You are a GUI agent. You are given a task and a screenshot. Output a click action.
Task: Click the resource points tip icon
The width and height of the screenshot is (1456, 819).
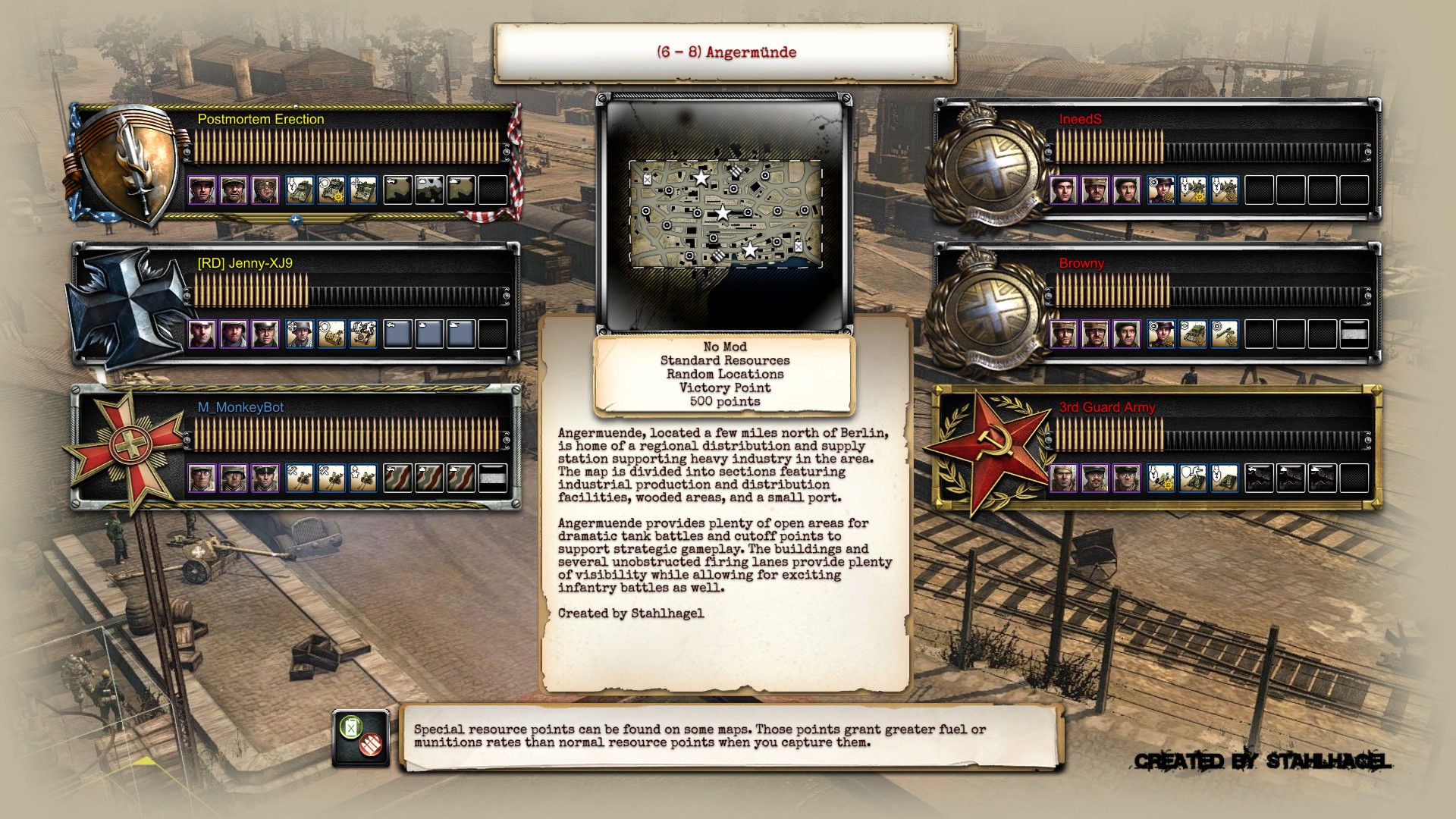point(360,738)
